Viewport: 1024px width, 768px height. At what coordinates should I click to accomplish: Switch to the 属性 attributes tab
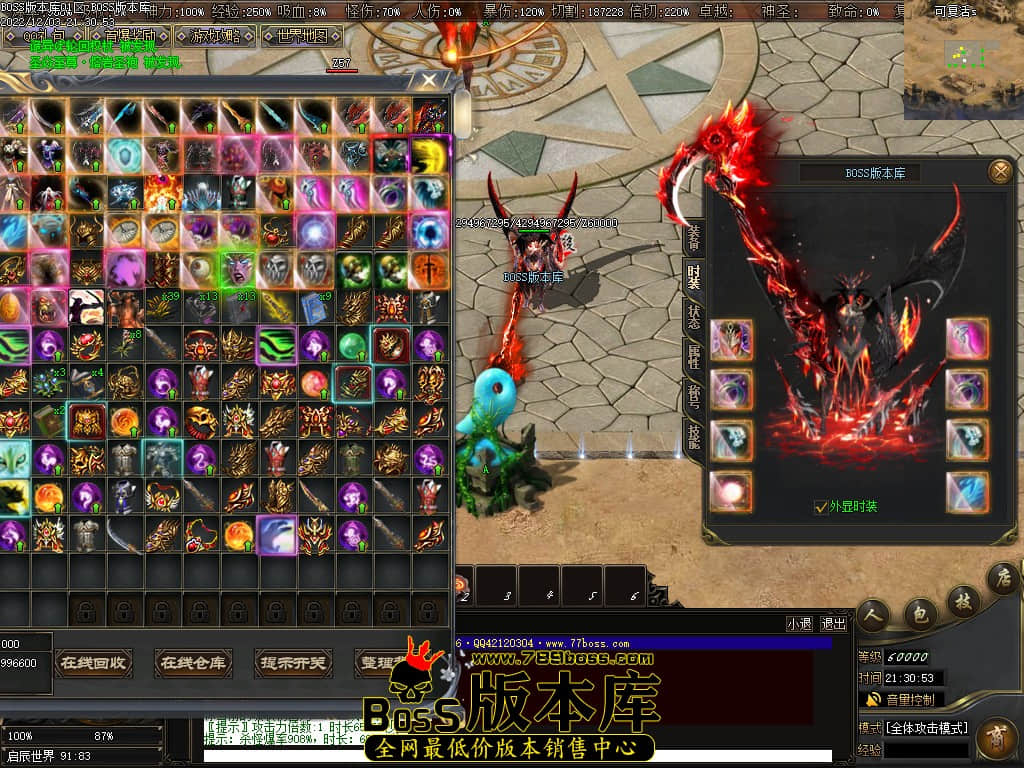coord(693,355)
